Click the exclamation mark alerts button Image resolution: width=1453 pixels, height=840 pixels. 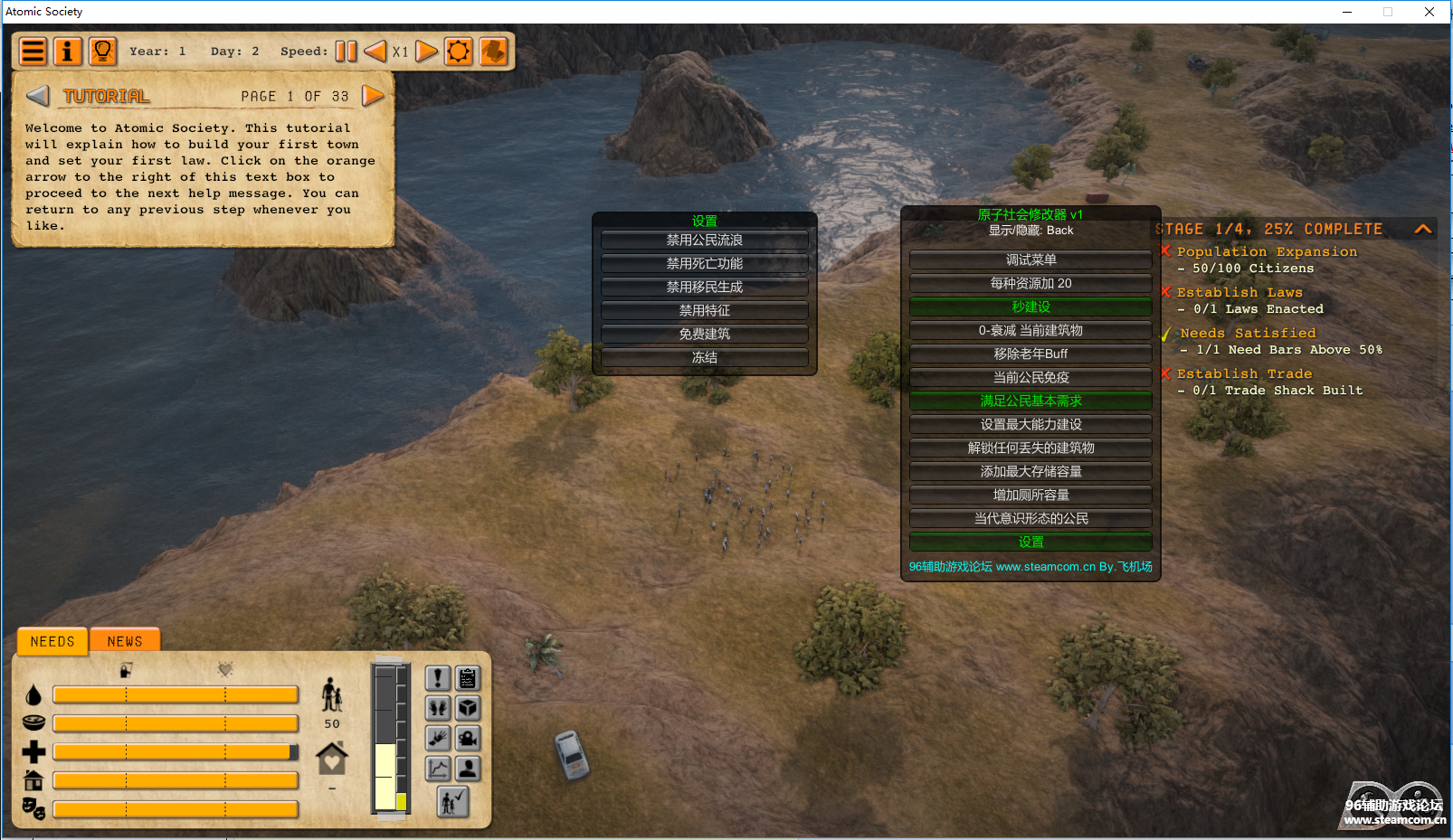click(438, 678)
